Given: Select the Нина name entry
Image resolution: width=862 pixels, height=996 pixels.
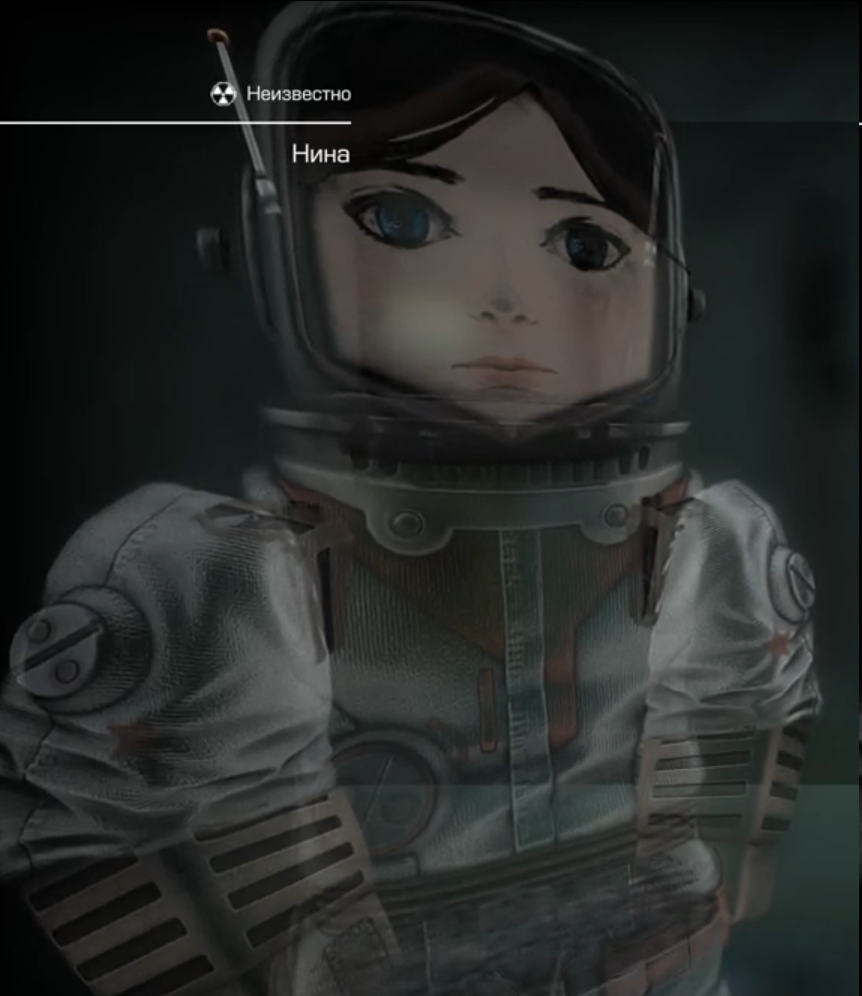Looking at the screenshot, I should pyautogui.click(x=320, y=155).
